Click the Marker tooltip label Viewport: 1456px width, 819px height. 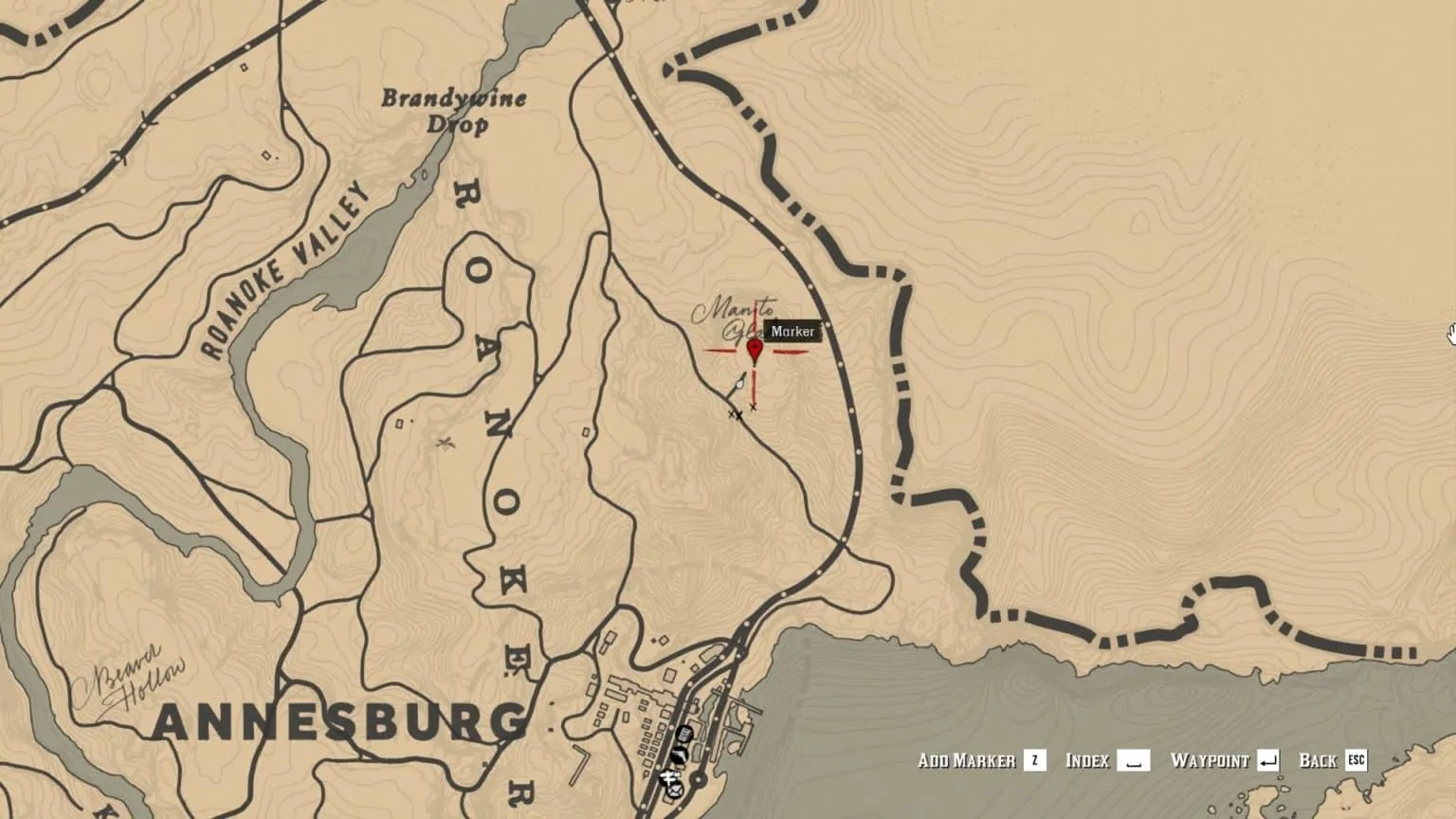pos(794,333)
